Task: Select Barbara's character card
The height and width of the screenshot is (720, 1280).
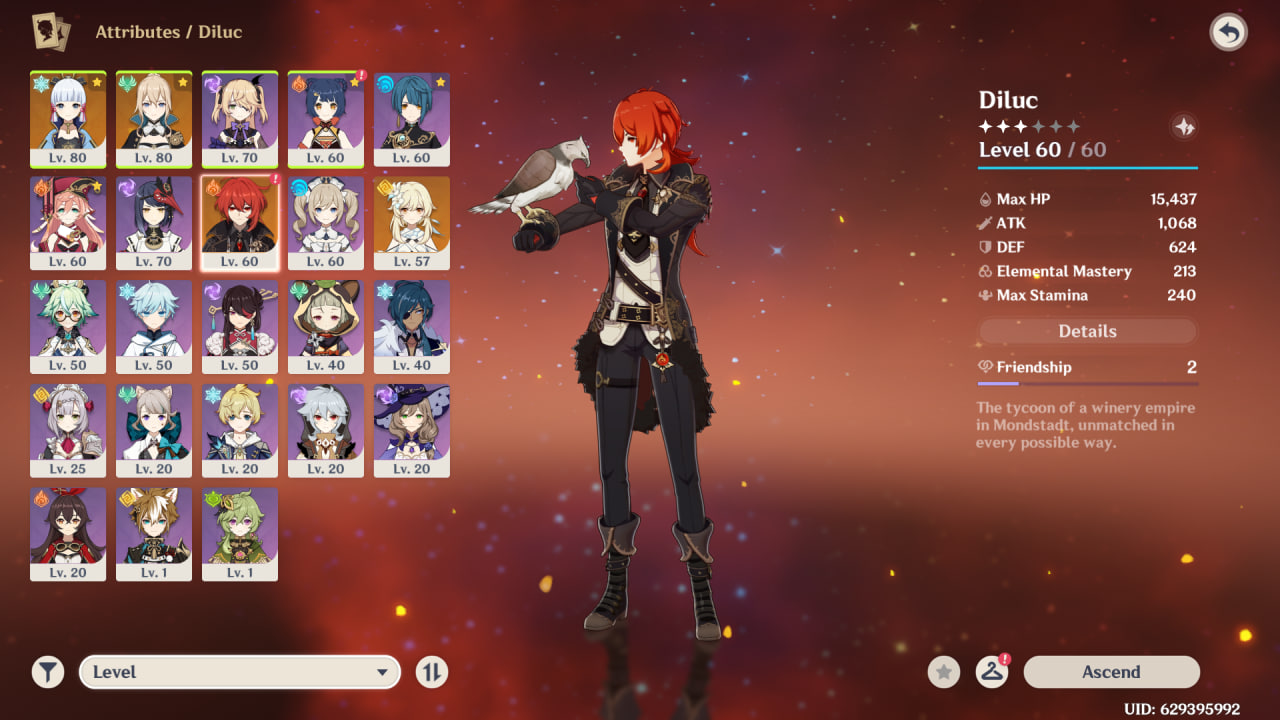Action: (326, 223)
